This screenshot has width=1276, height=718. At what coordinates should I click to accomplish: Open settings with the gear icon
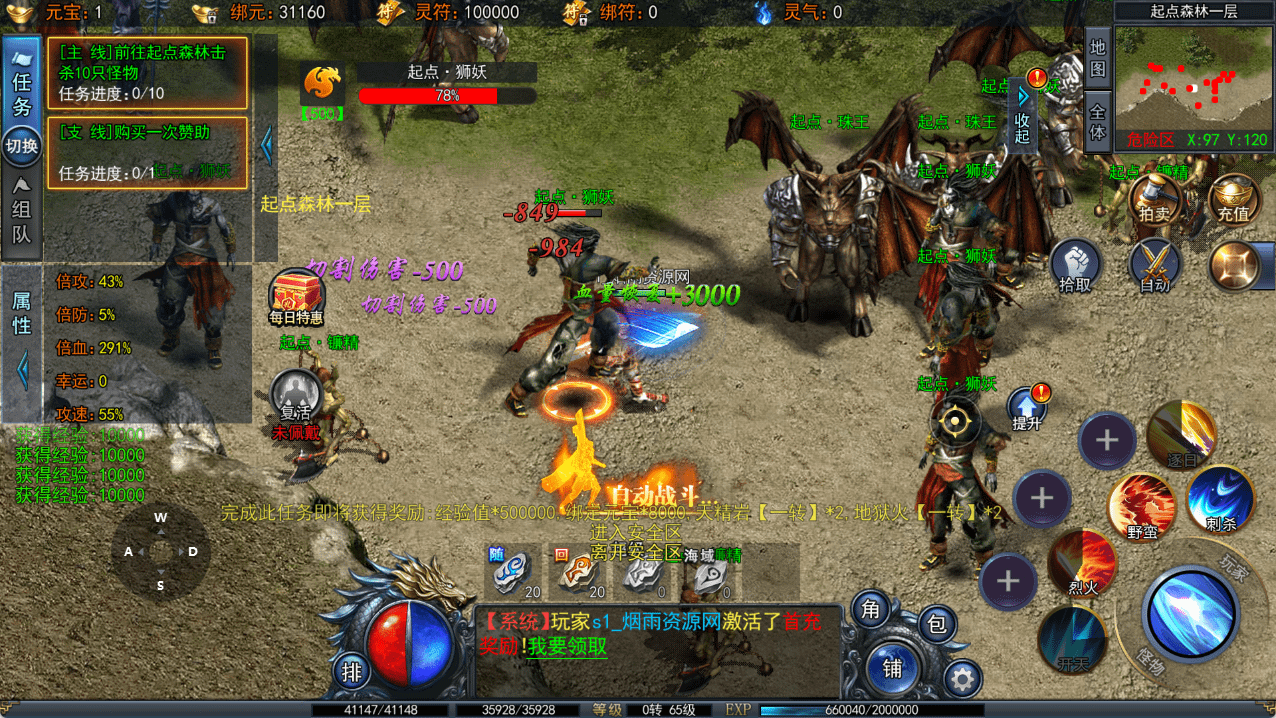coord(962,680)
